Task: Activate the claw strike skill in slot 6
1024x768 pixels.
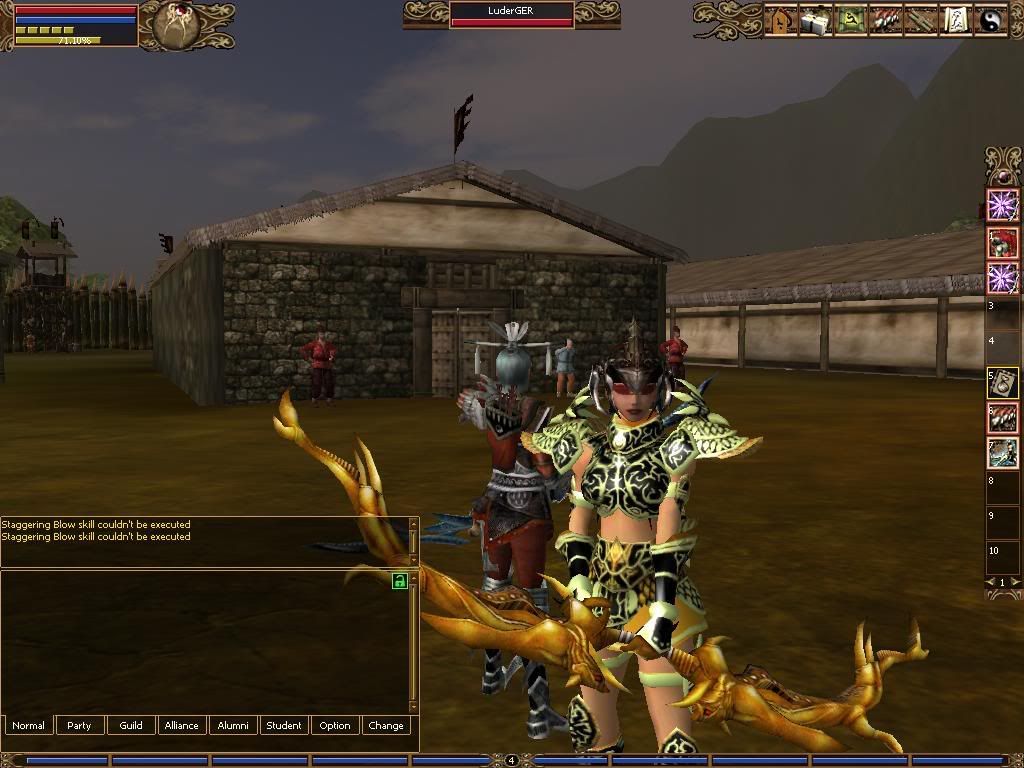Action: pyautogui.click(x=1002, y=419)
